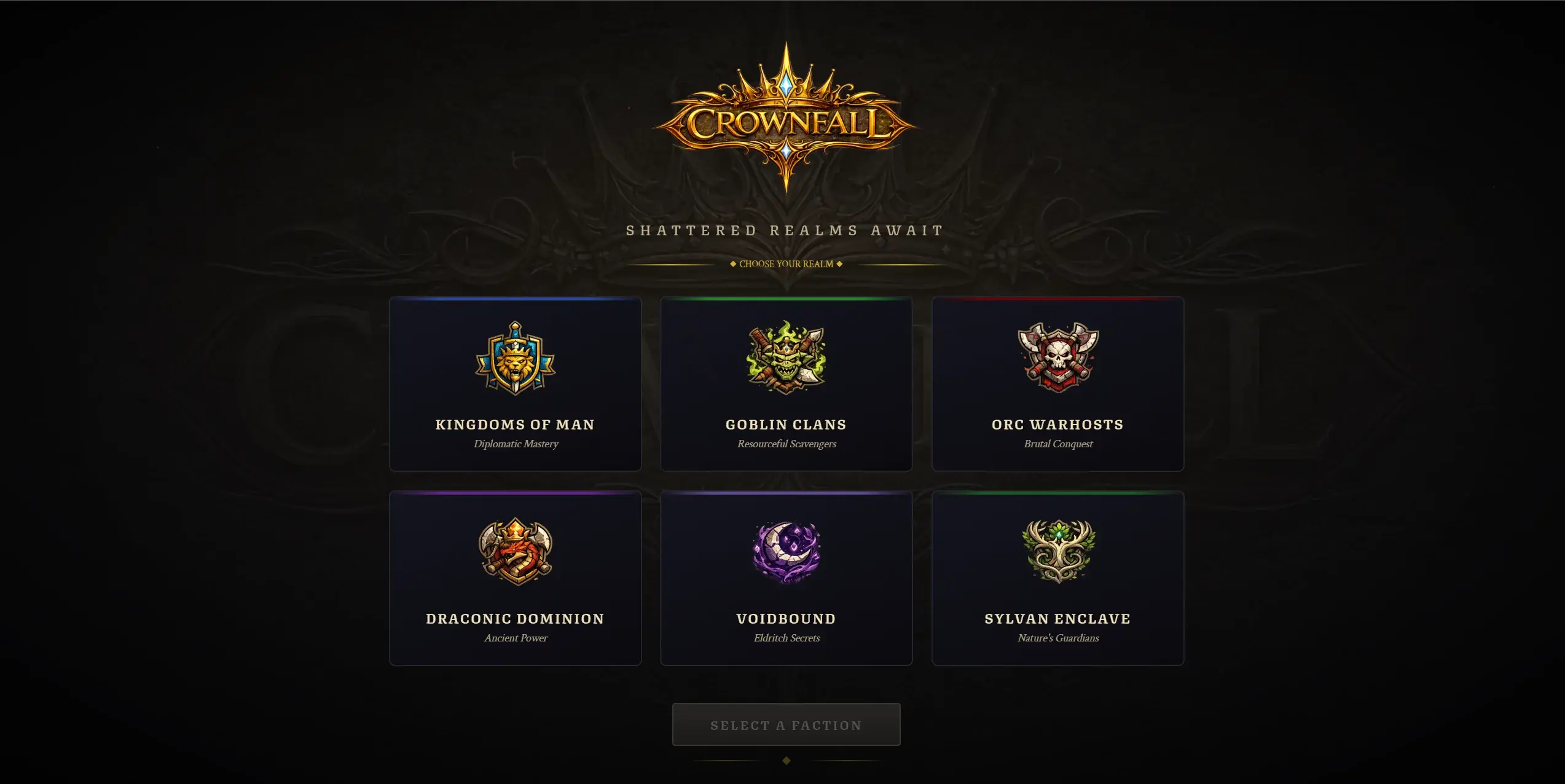
Task: Choose the Kingdoms of Man faction card
Action: pos(516,385)
